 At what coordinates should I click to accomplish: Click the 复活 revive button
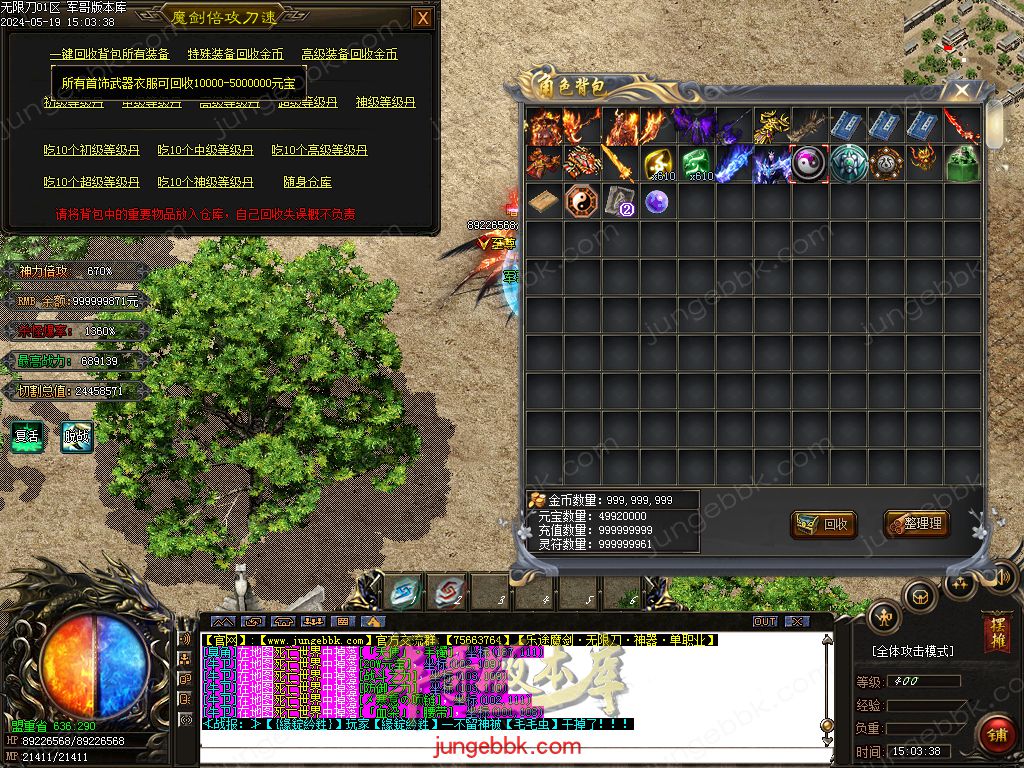tap(26, 436)
